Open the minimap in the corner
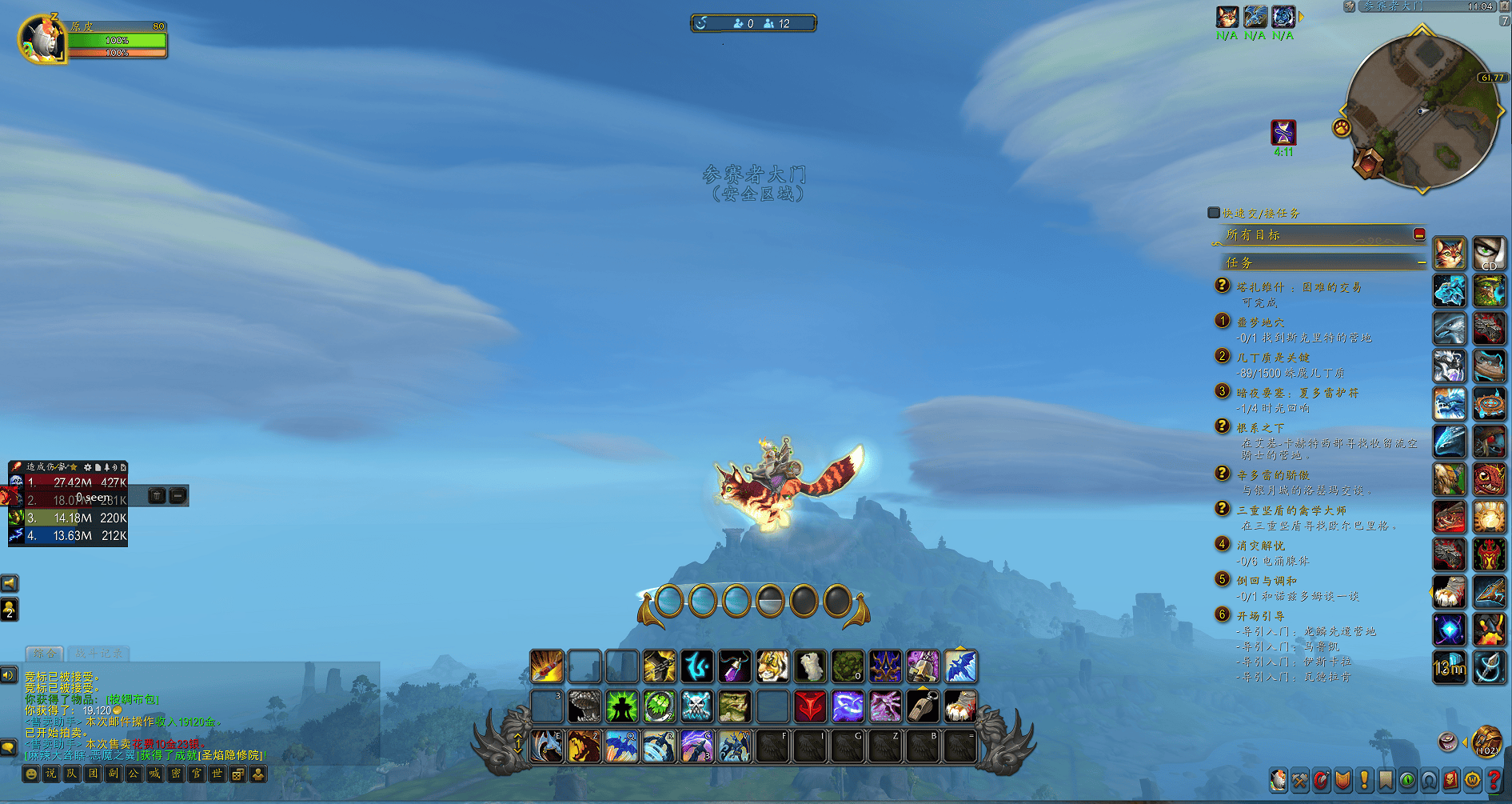The width and height of the screenshot is (1512, 804). pos(1422,112)
